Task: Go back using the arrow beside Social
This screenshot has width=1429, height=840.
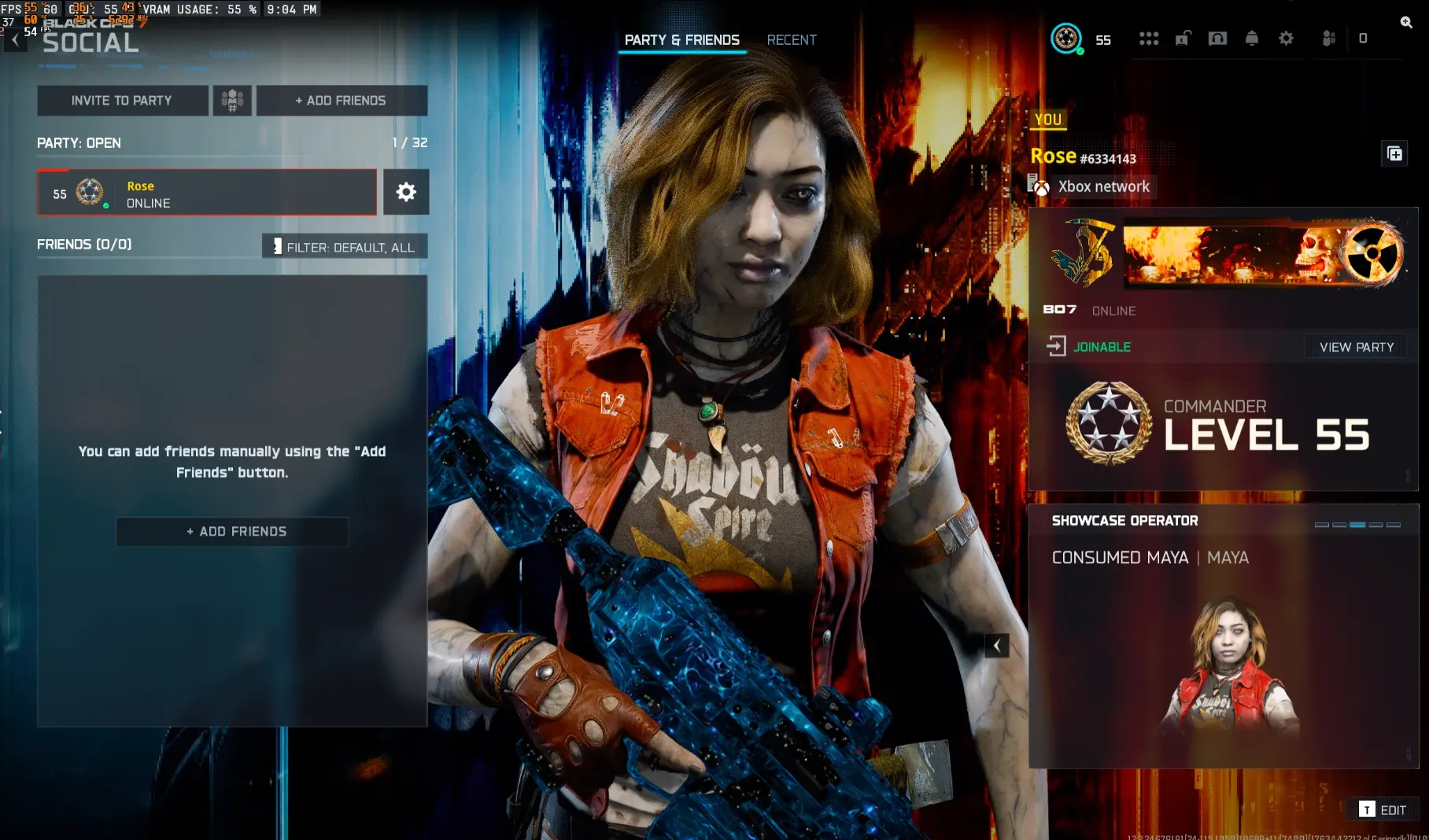Action: pyautogui.click(x=15, y=40)
